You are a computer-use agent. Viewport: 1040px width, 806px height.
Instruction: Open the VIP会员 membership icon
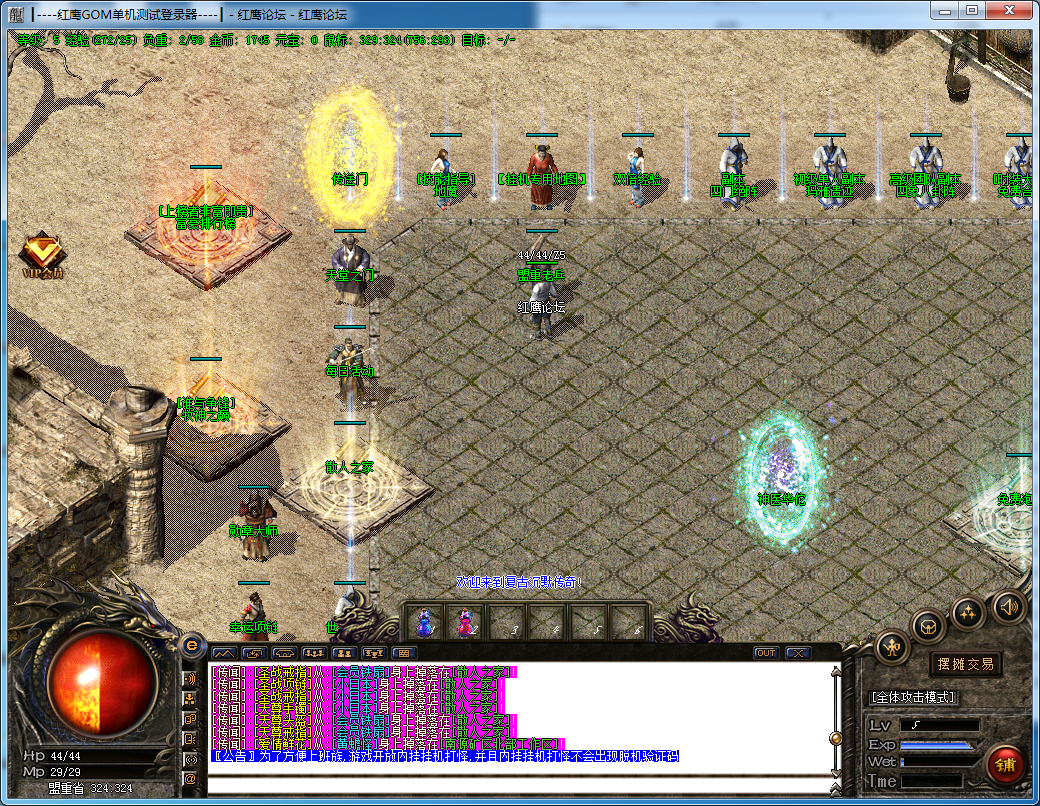(42, 255)
